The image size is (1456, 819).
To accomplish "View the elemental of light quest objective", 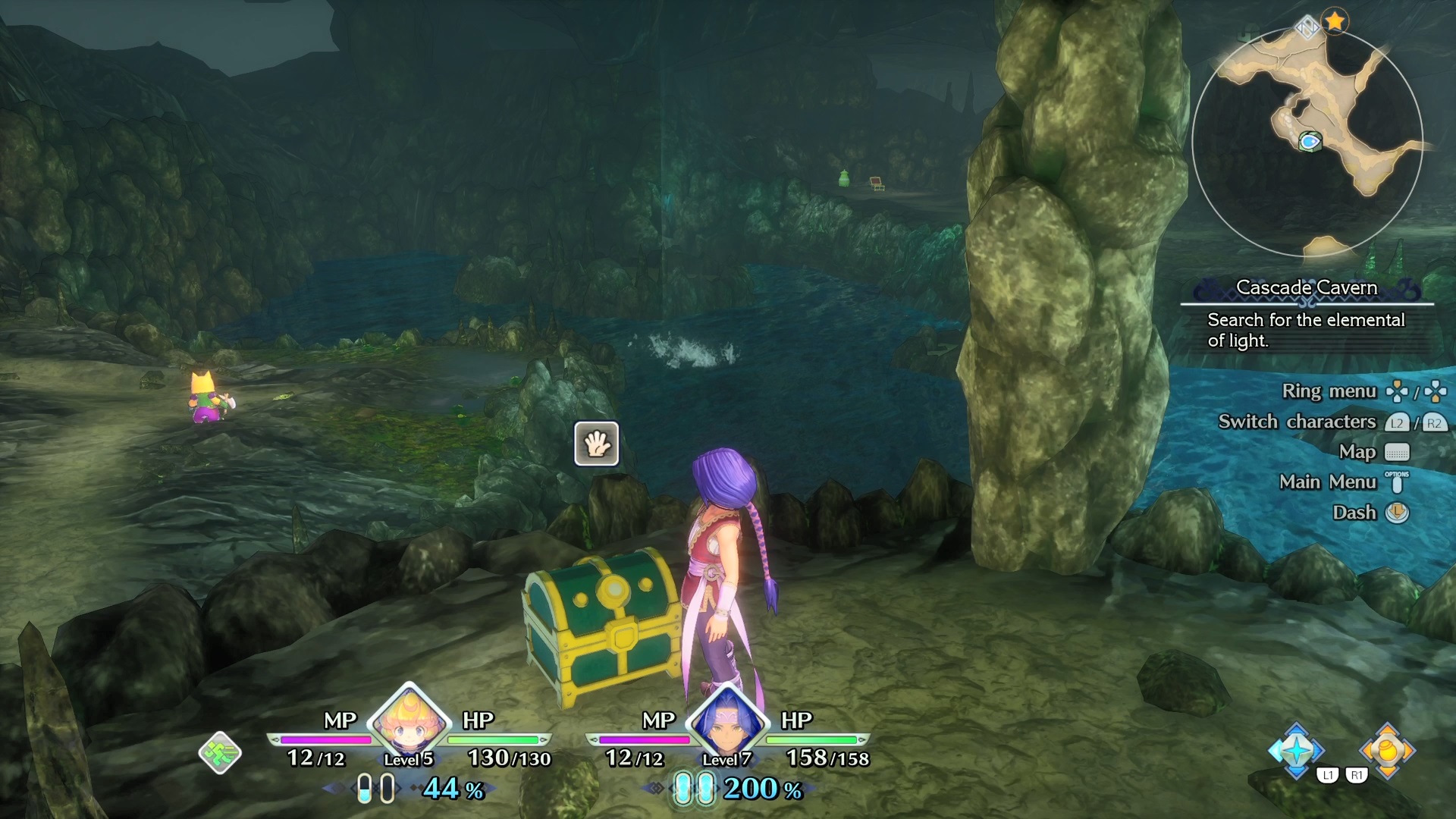I will pos(1306,330).
